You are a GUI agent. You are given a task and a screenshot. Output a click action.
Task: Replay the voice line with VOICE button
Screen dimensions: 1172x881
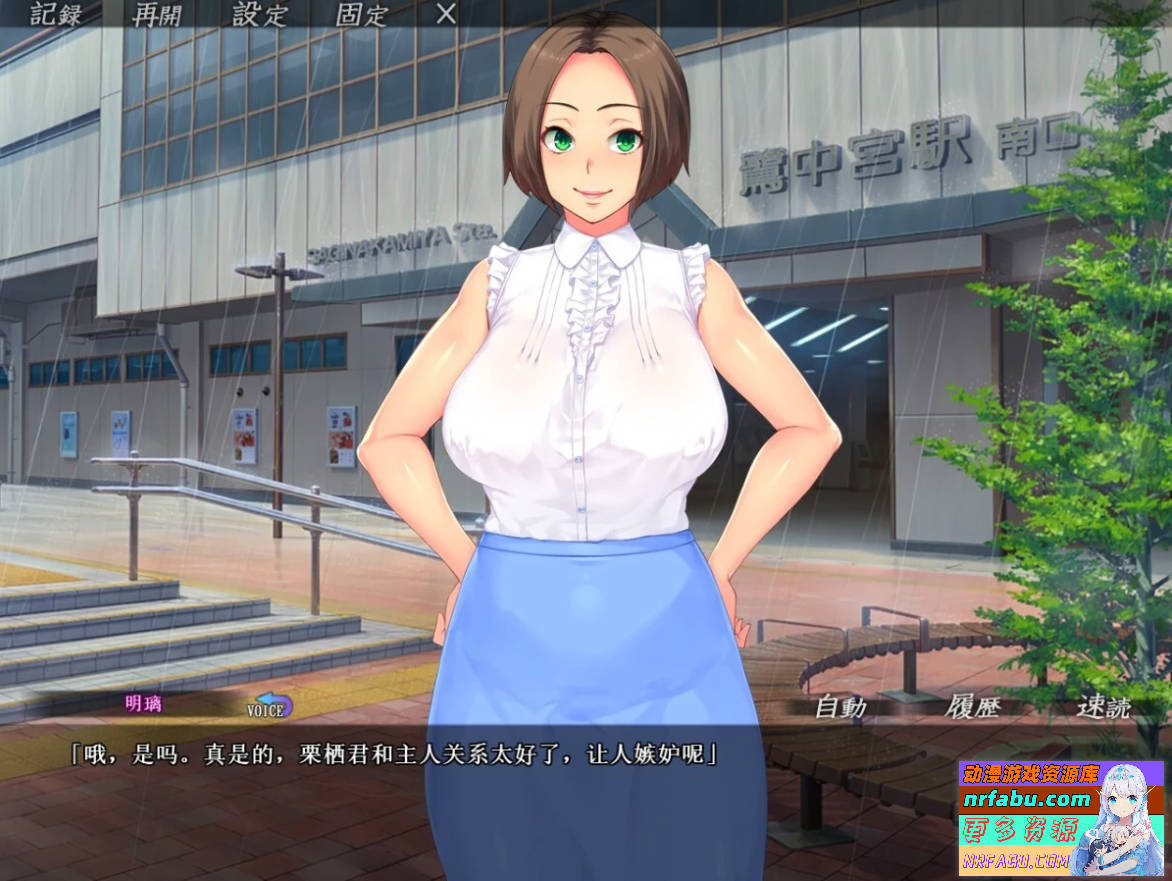coord(269,708)
